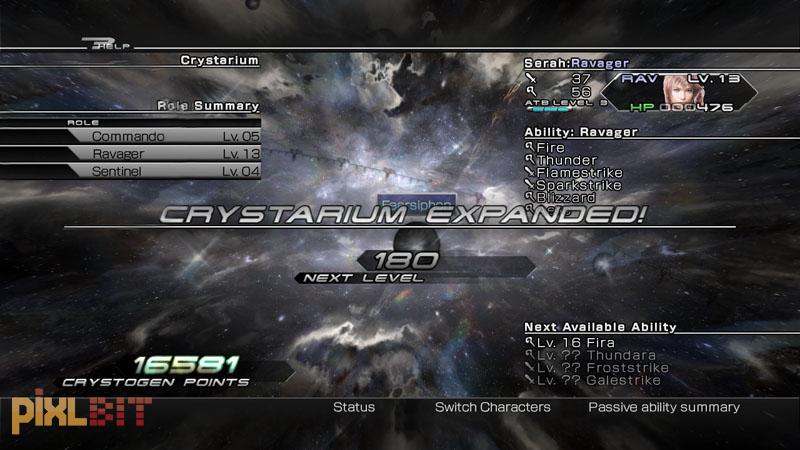Select the Fire ability entry
Image resolution: width=800 pixels, height=450 pixels.
click(550, 148)
